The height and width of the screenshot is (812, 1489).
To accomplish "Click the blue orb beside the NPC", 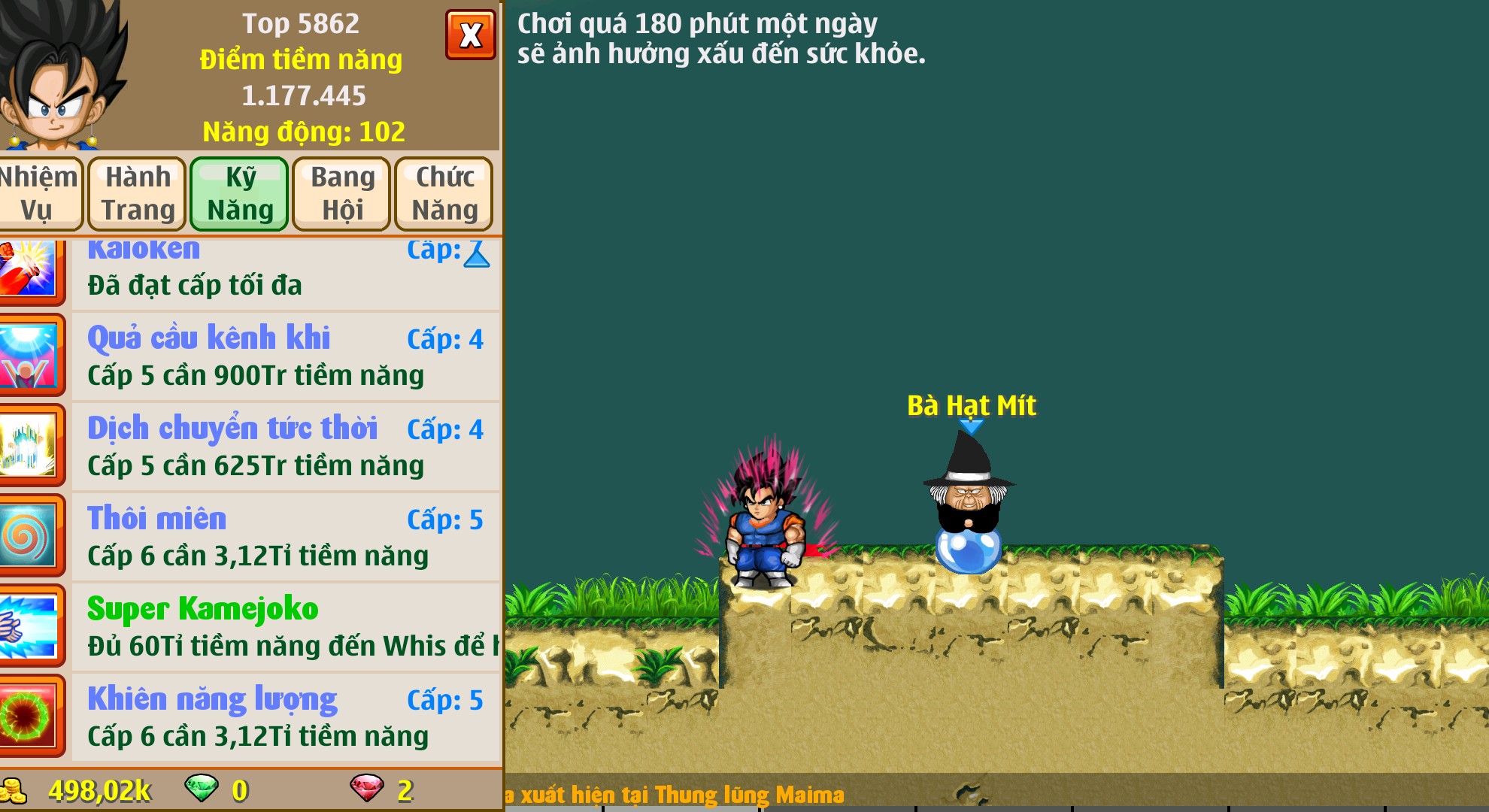I will 970,554.
